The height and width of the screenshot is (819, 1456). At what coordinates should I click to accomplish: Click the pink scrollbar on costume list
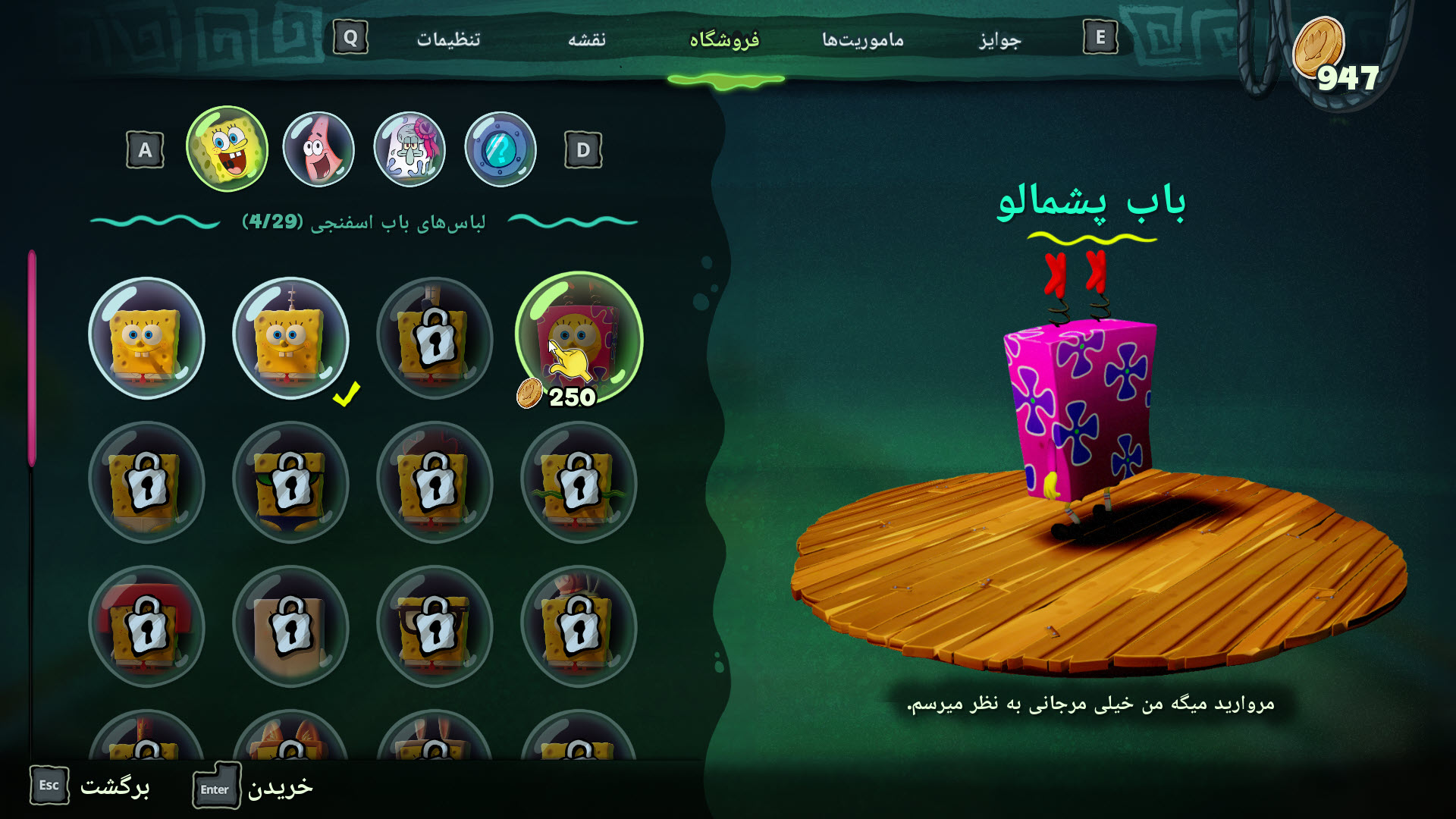click(x=32, y=356)
